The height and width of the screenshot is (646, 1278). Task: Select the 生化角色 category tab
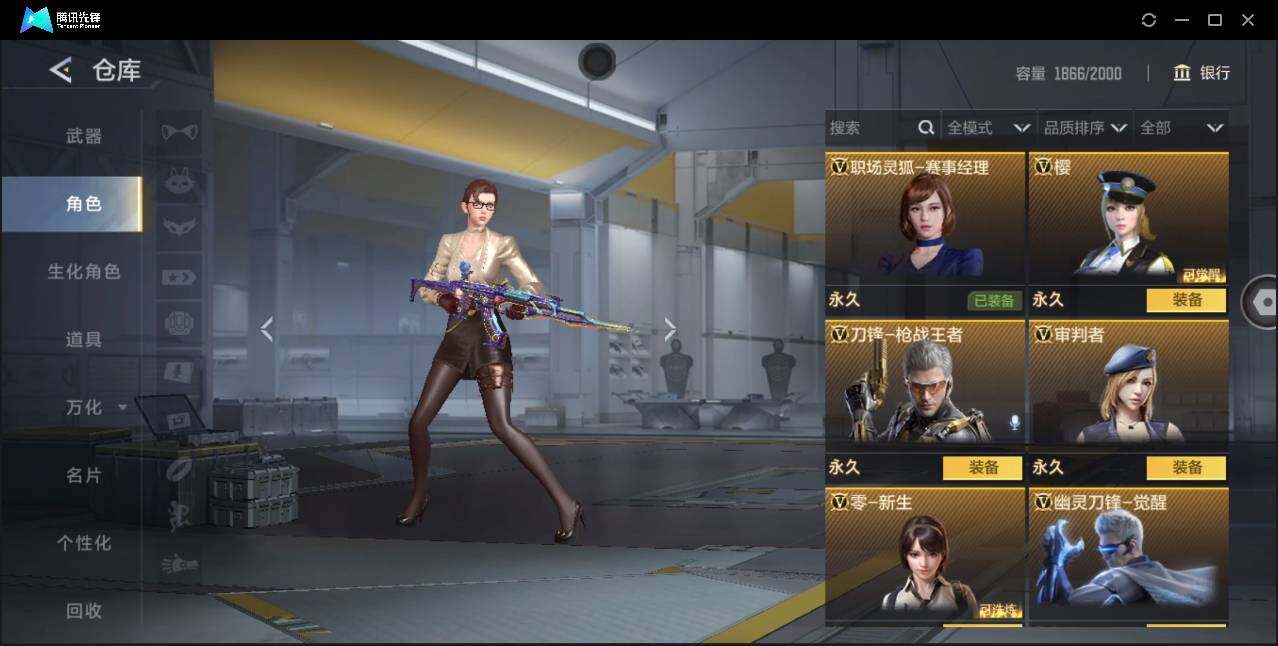coord(84,272)
